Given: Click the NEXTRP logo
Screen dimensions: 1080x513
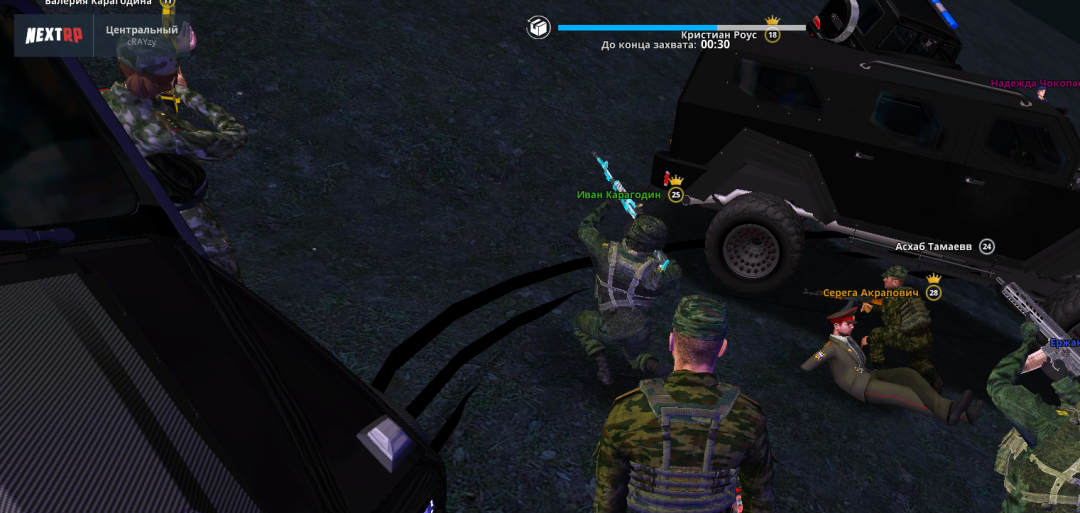Looking at the screenshot, I should click(x=53, y=34).
